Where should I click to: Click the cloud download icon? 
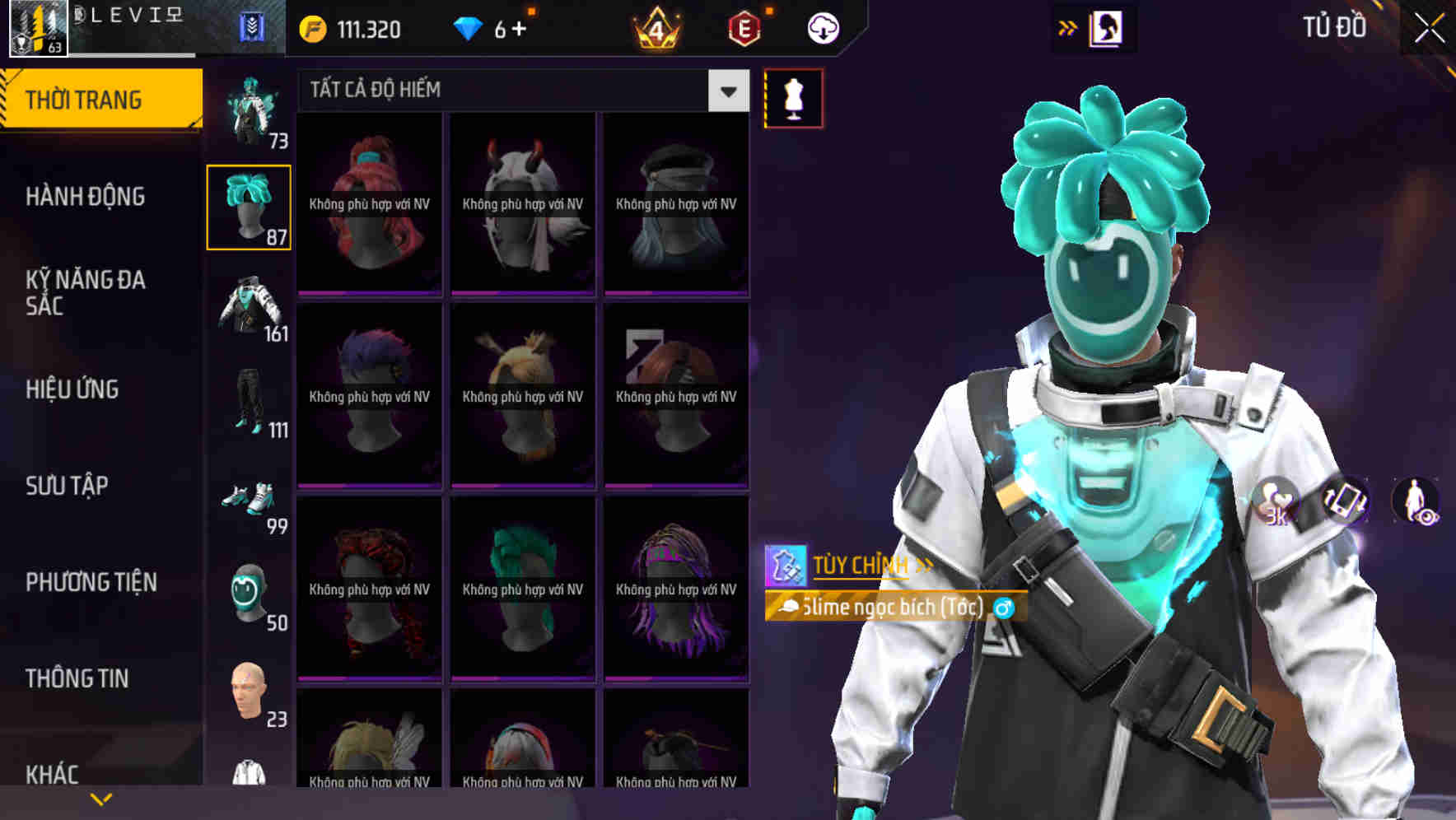click(x=821, y=27)
